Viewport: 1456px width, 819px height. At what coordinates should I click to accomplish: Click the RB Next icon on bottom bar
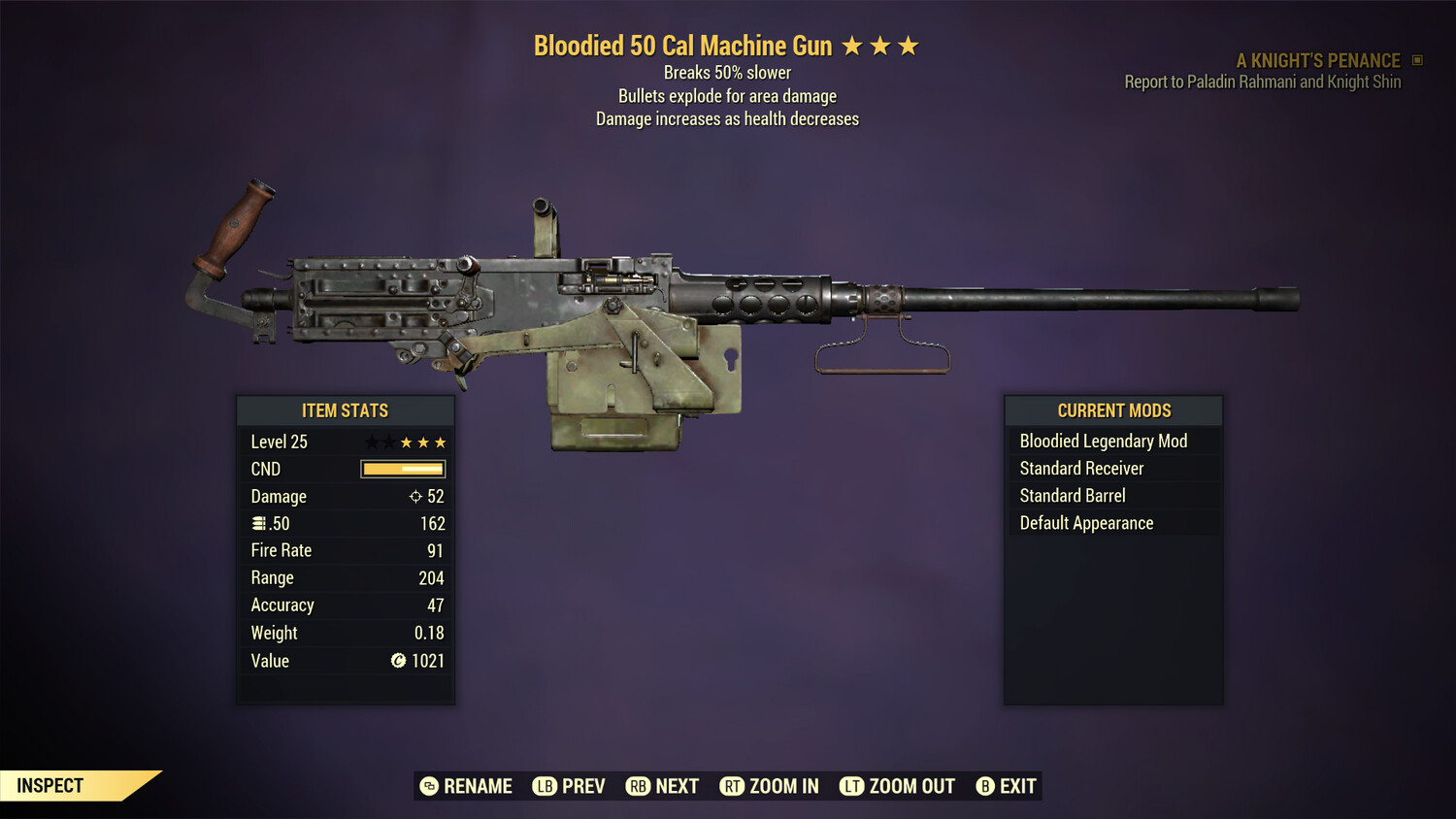(x=639, y=786)
